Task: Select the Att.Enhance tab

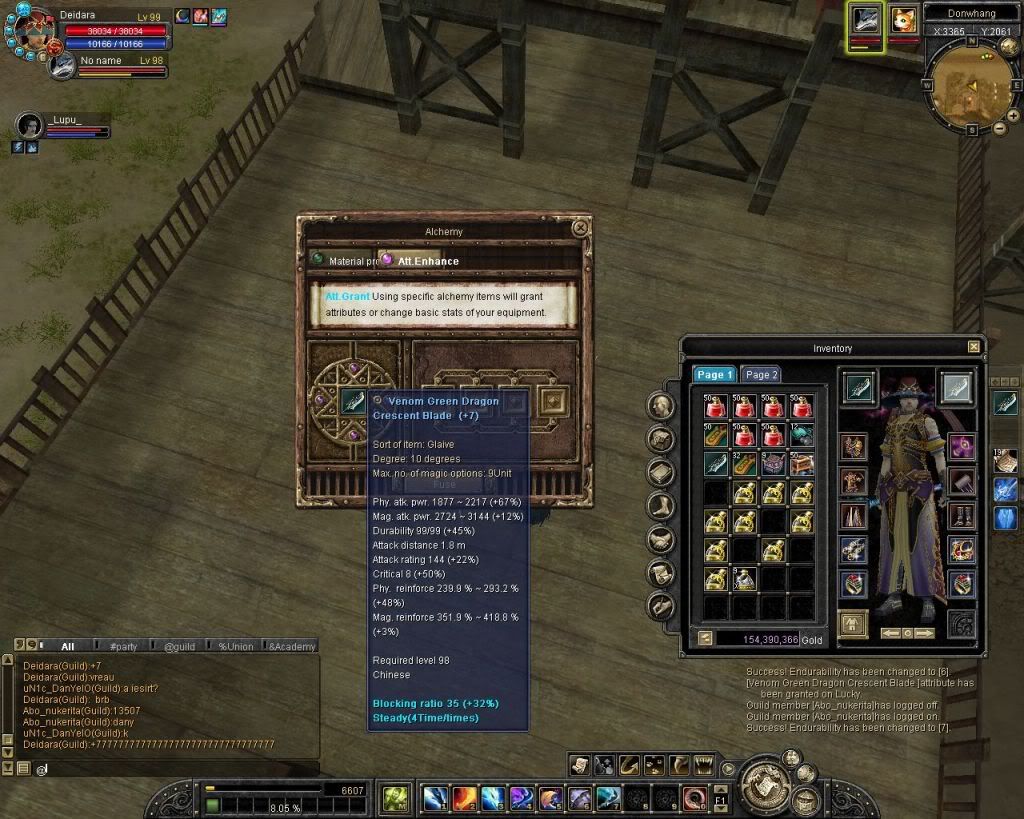Action: tap(420, 261)
